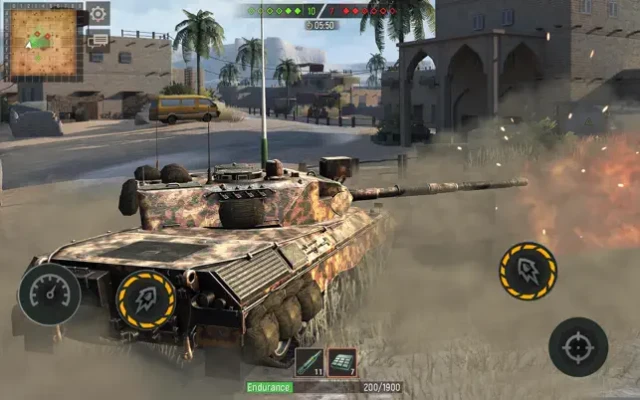Fire using the left rocket button
Image resolution: width=640 pixels, height=400 pixels.
click(146, 299)
